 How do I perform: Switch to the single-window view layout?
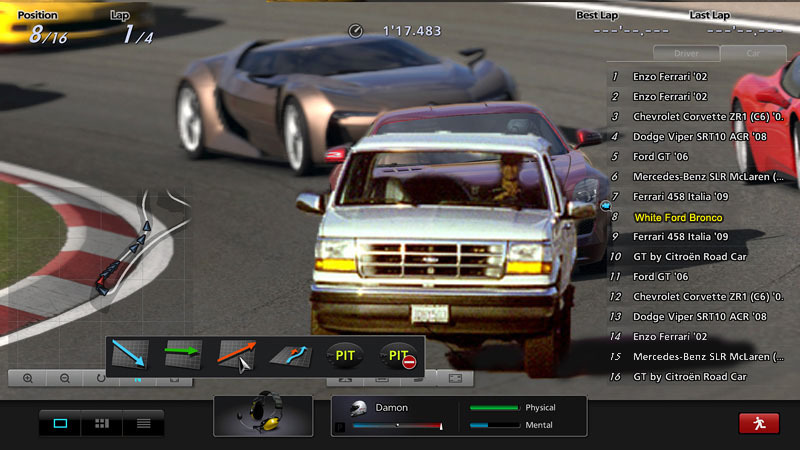pyautogui.click(x=60, y=423)
